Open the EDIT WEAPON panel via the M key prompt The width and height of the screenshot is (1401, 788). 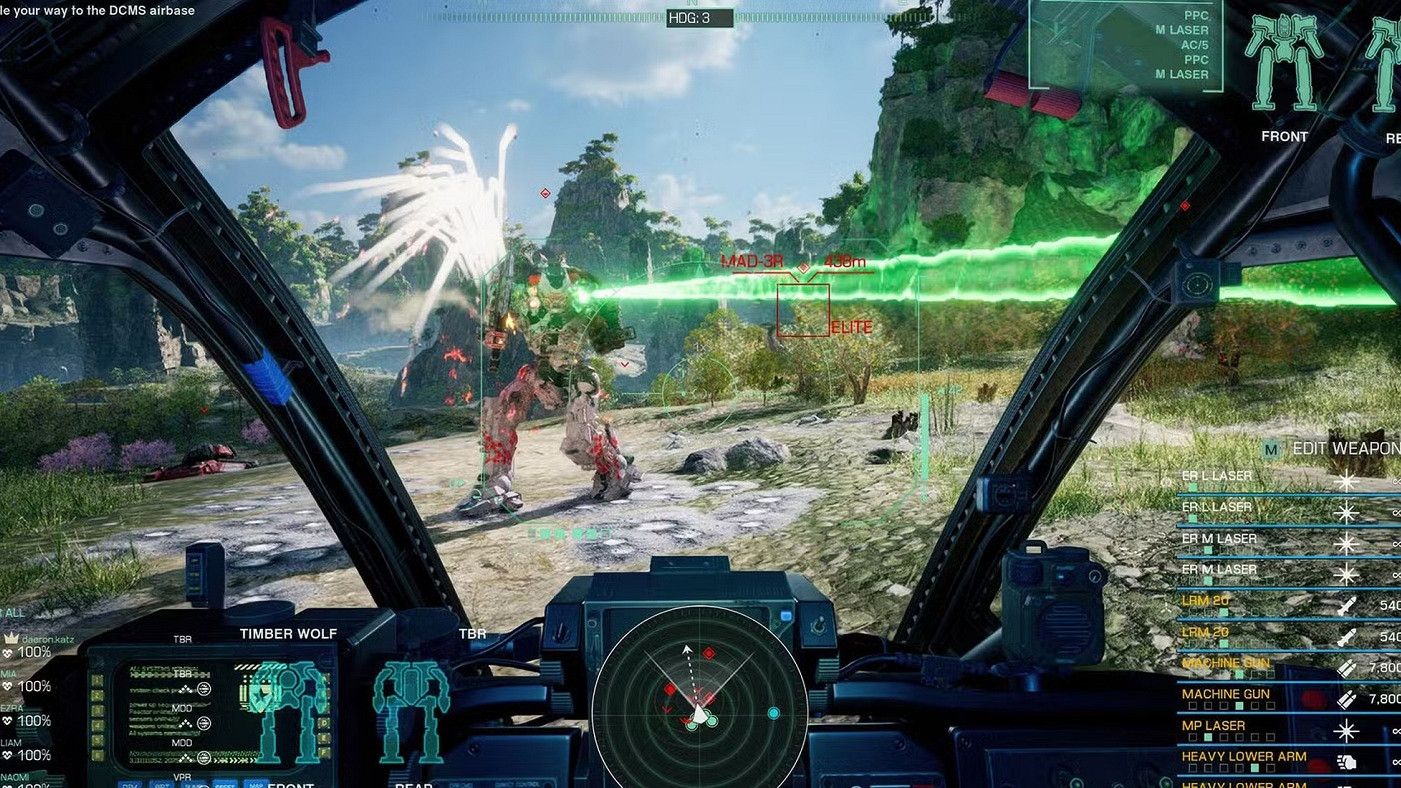[1271, 447]
